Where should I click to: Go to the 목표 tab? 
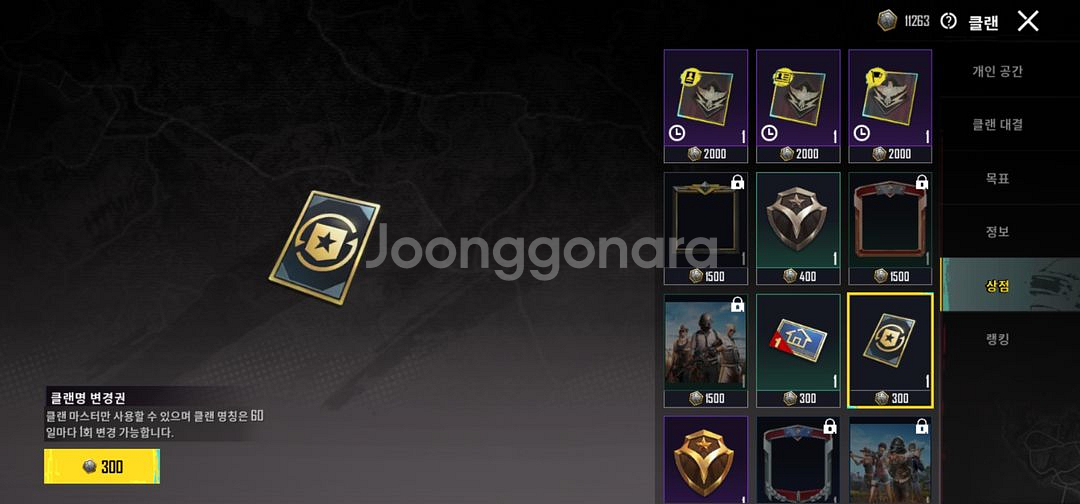point(997,178)
